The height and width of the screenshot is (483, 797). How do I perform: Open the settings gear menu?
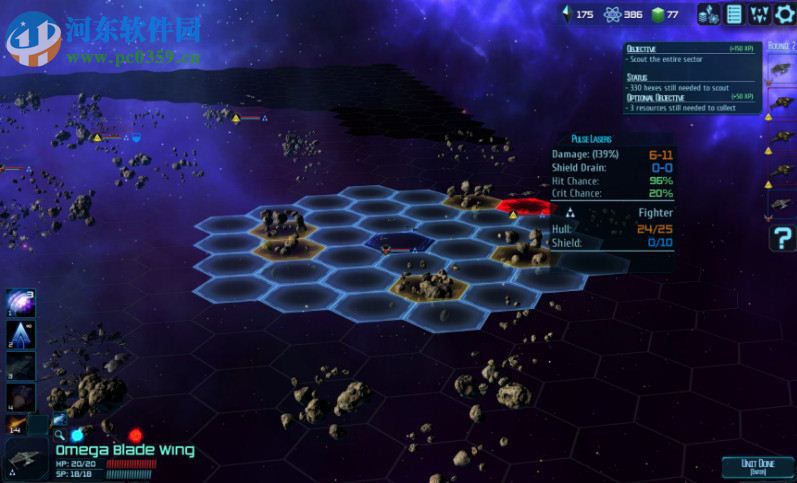[x=785, y=14]
